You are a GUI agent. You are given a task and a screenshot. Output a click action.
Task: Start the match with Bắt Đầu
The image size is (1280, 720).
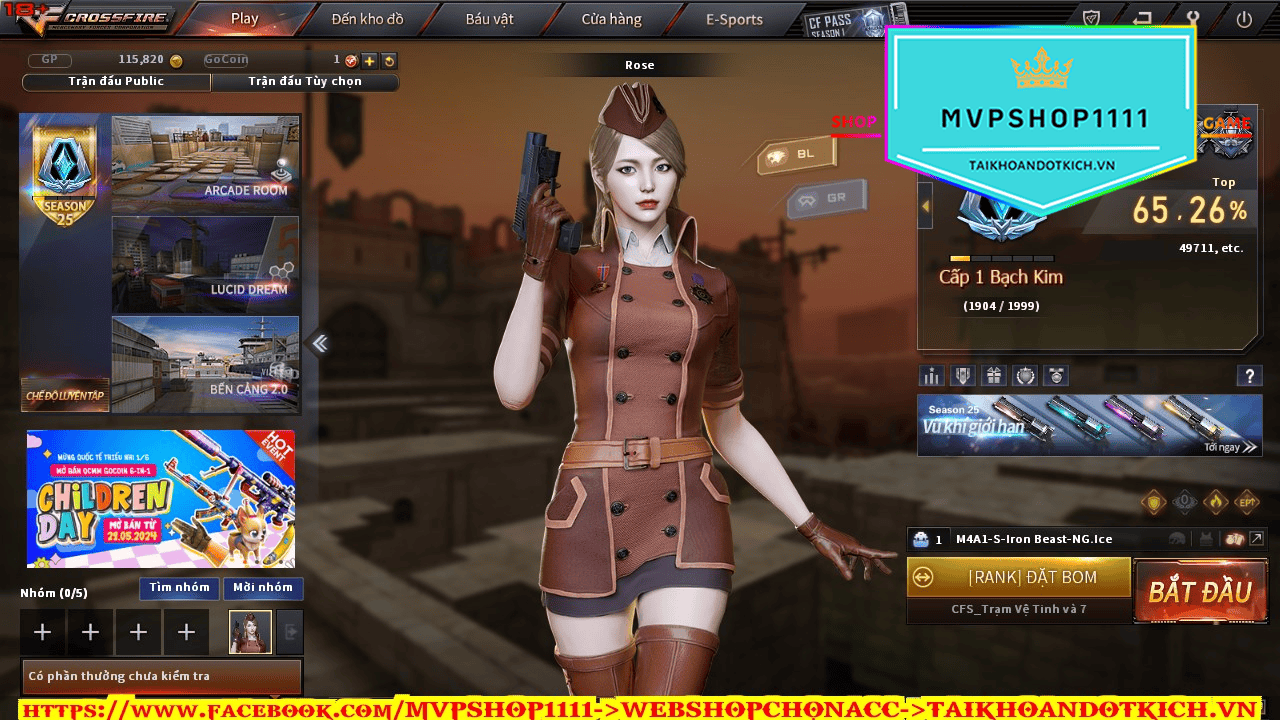click(1199, 591)
